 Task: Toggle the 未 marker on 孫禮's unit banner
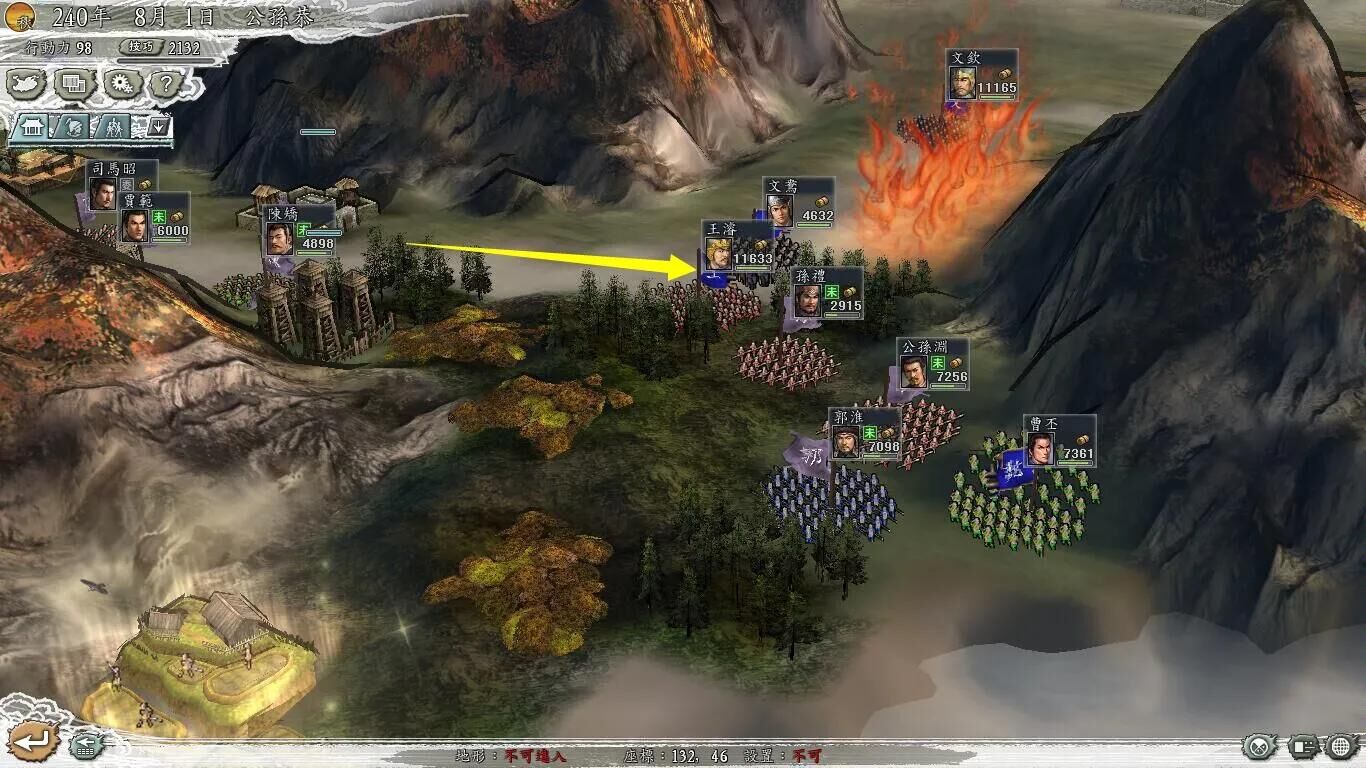click(831, 292)
